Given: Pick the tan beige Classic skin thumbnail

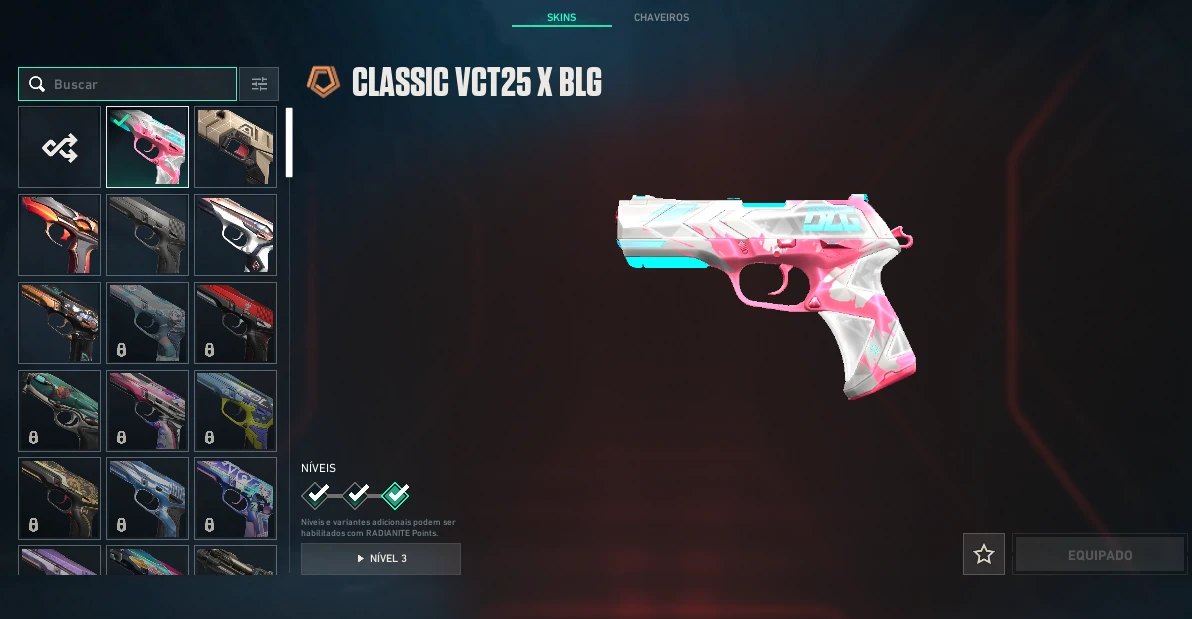Looking at the screenshot, I should pos(235,147).
